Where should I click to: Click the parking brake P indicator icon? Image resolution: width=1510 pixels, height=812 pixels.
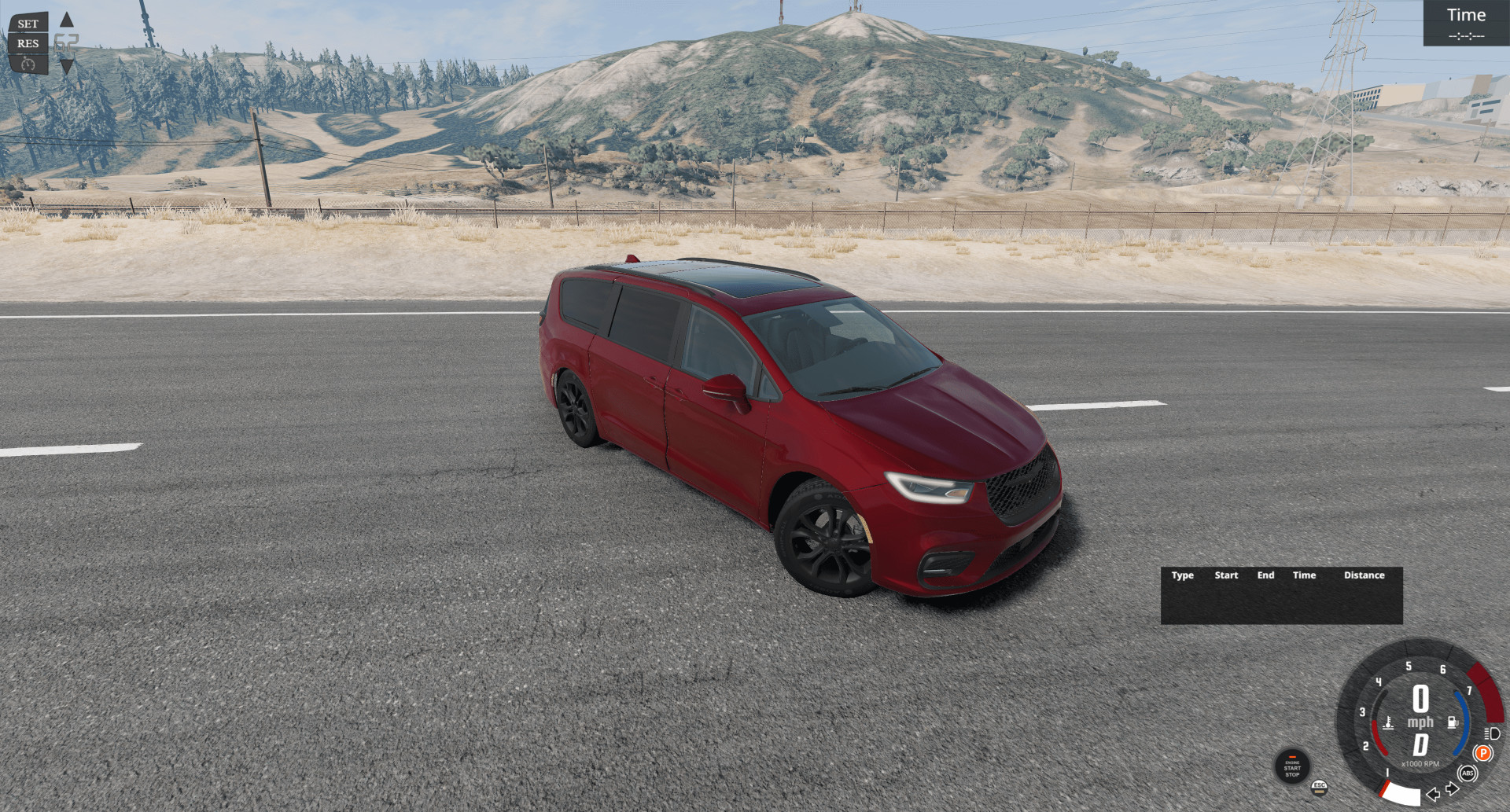tap(1483, 753)
